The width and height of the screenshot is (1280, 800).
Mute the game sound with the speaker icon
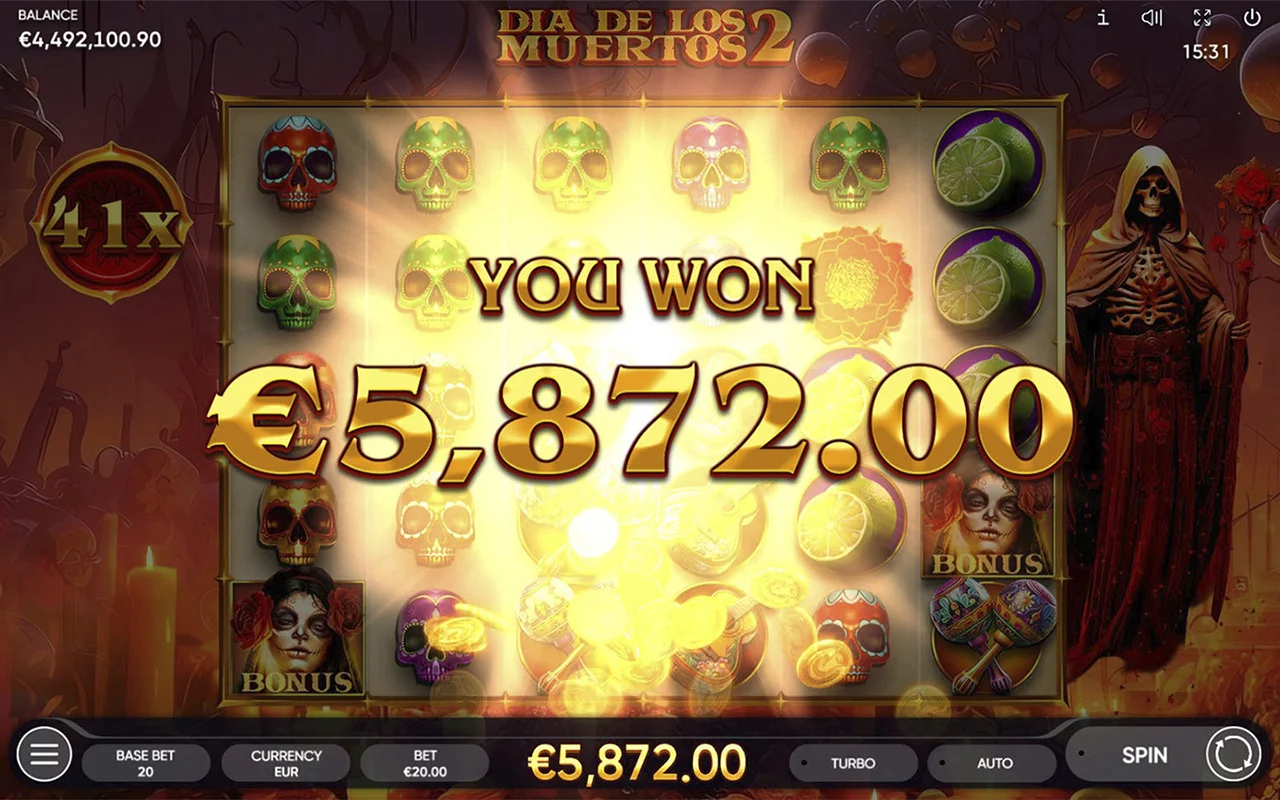click(x=1152, y=17)
